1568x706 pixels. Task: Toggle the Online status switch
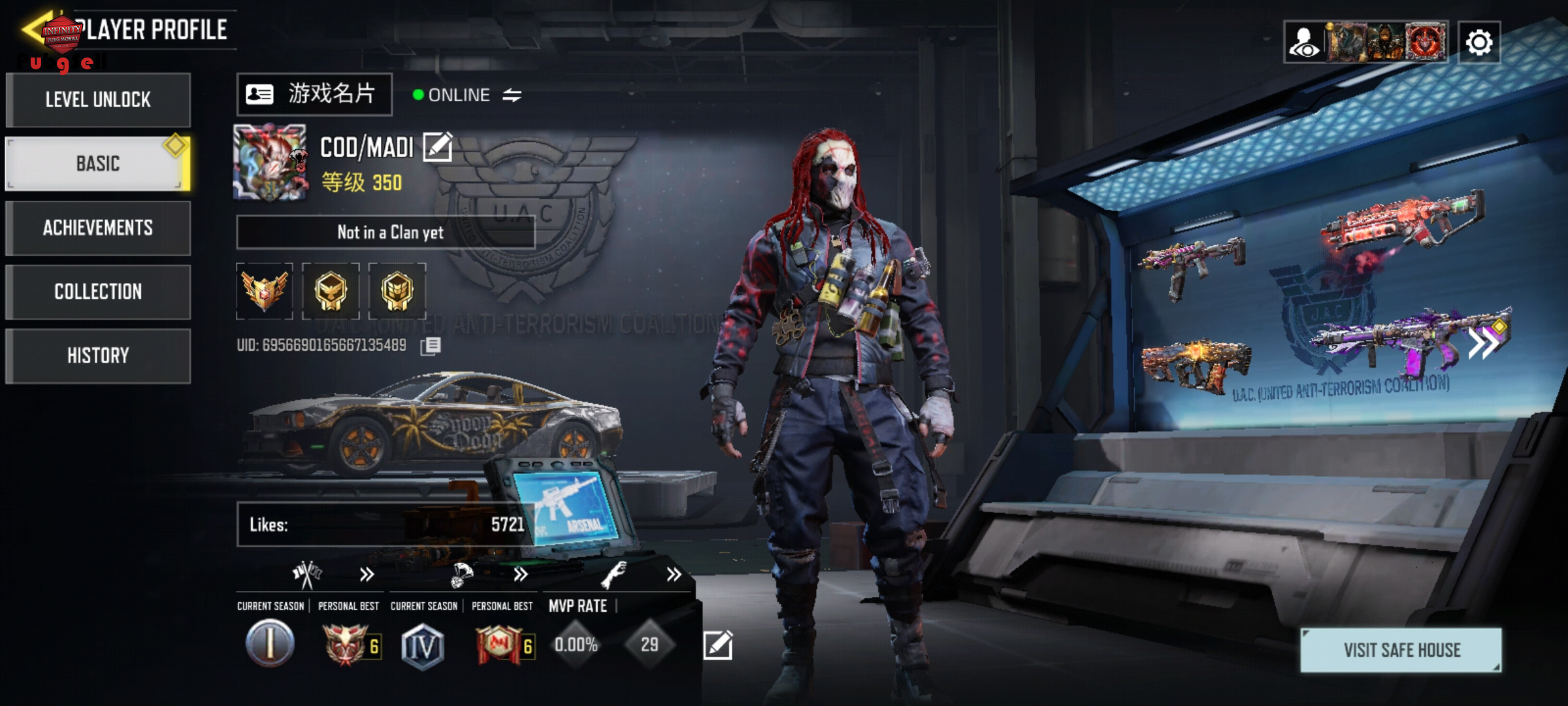tap(512, 95)
